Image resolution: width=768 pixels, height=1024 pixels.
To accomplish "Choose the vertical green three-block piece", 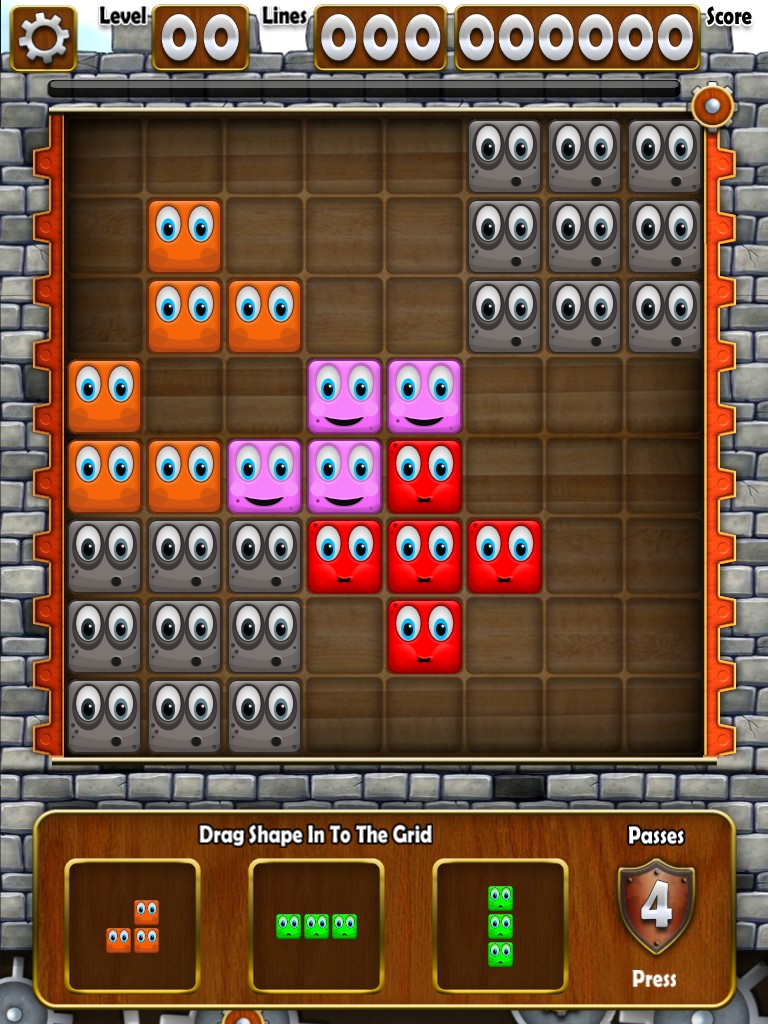I will 500,926.
